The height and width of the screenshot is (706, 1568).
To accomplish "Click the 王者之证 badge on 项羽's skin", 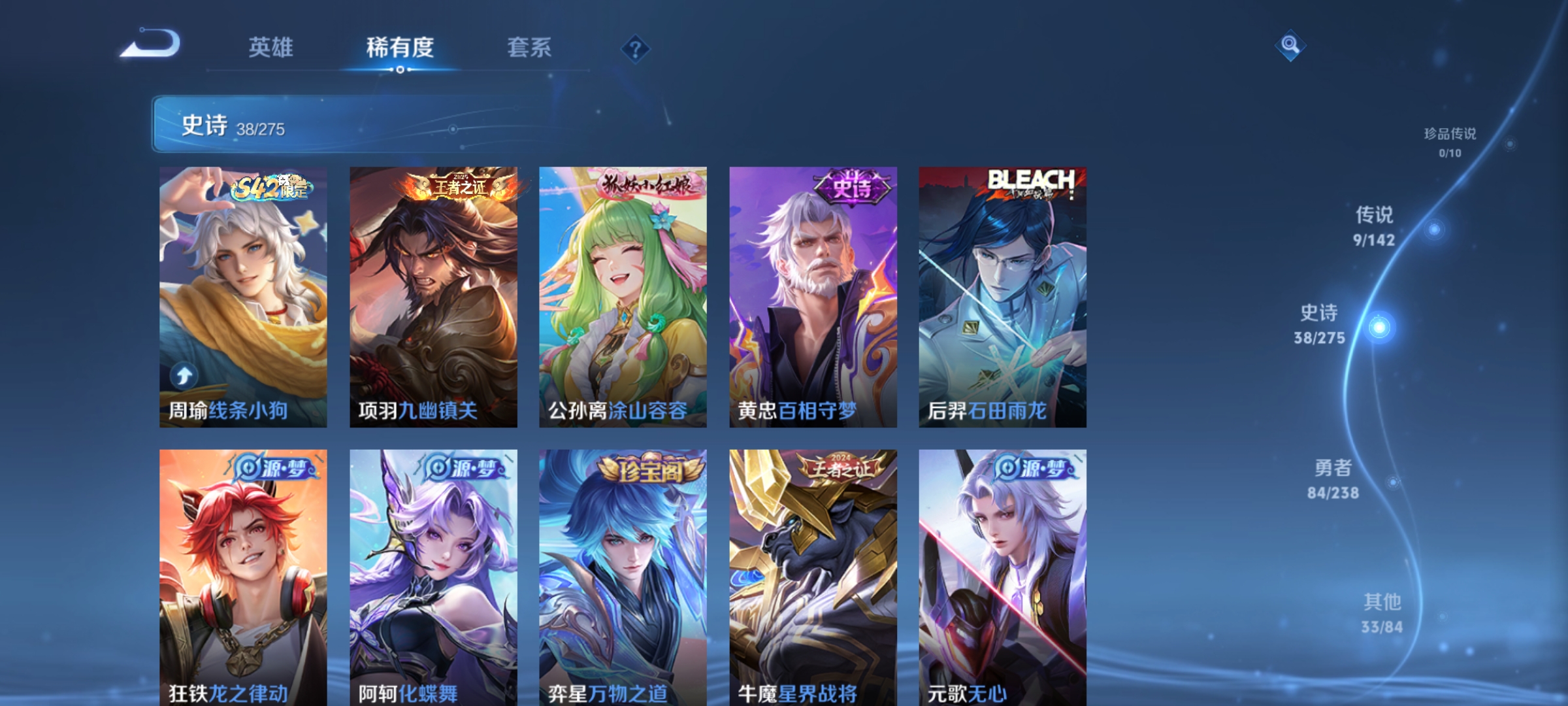I will click(459, 186).
